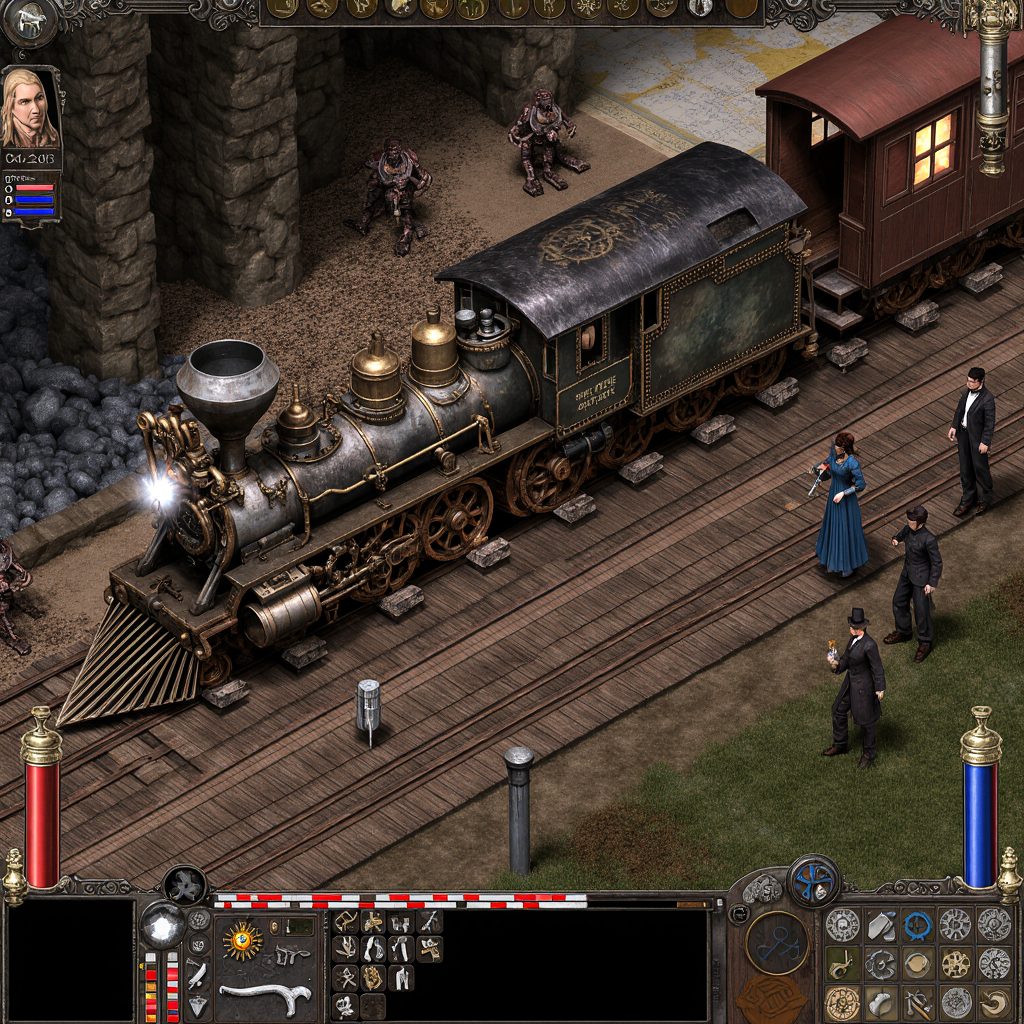Image resolution: width=1024 pixels, height=1024 pixels.
Task: Select the gold figure icon in the hotbar grid
Action: click(x=373, y=977)
